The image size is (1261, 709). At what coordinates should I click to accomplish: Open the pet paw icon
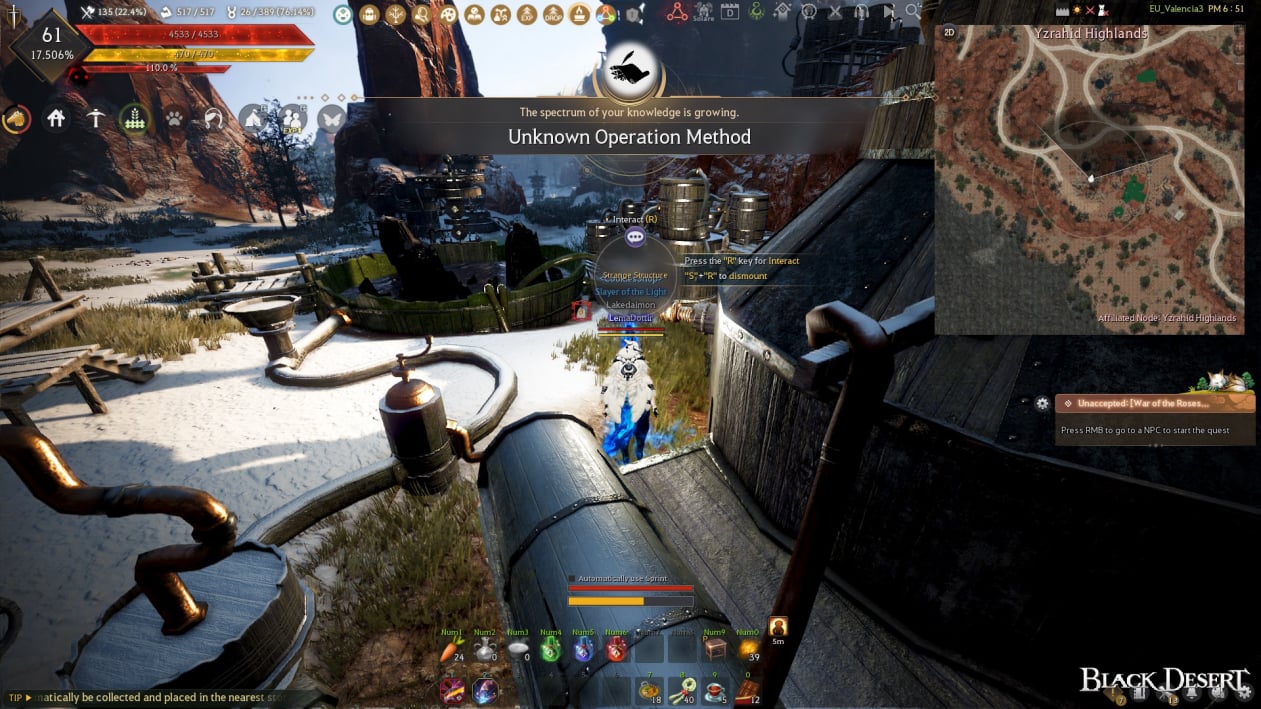(x=174, y=119)
